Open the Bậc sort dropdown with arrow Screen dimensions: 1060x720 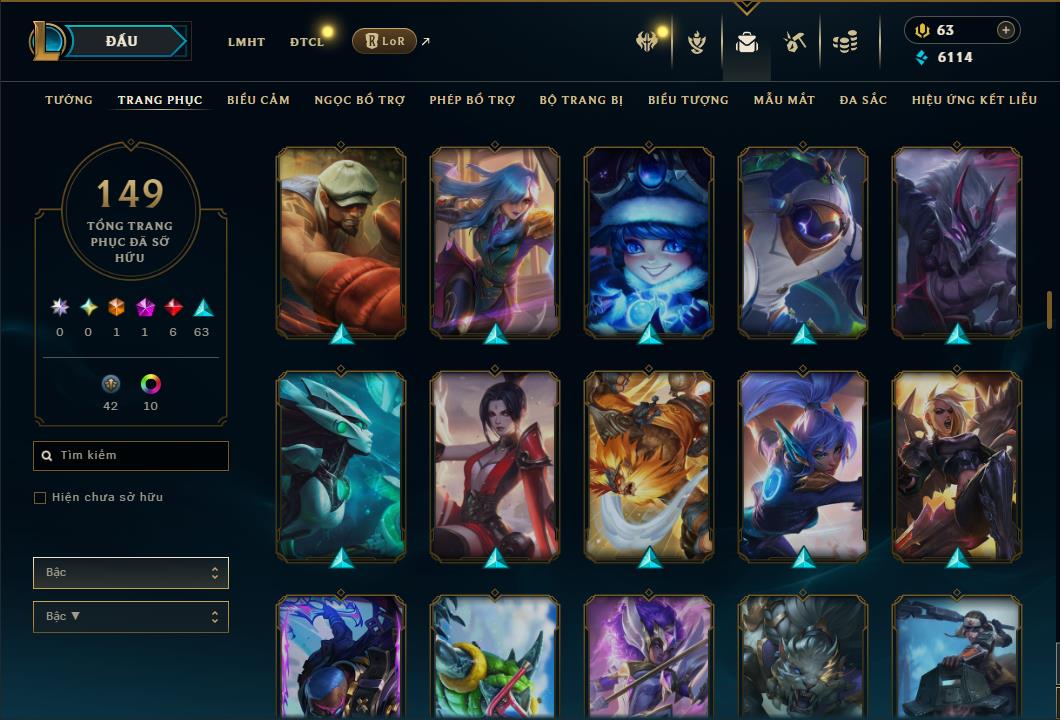point(131,617)
